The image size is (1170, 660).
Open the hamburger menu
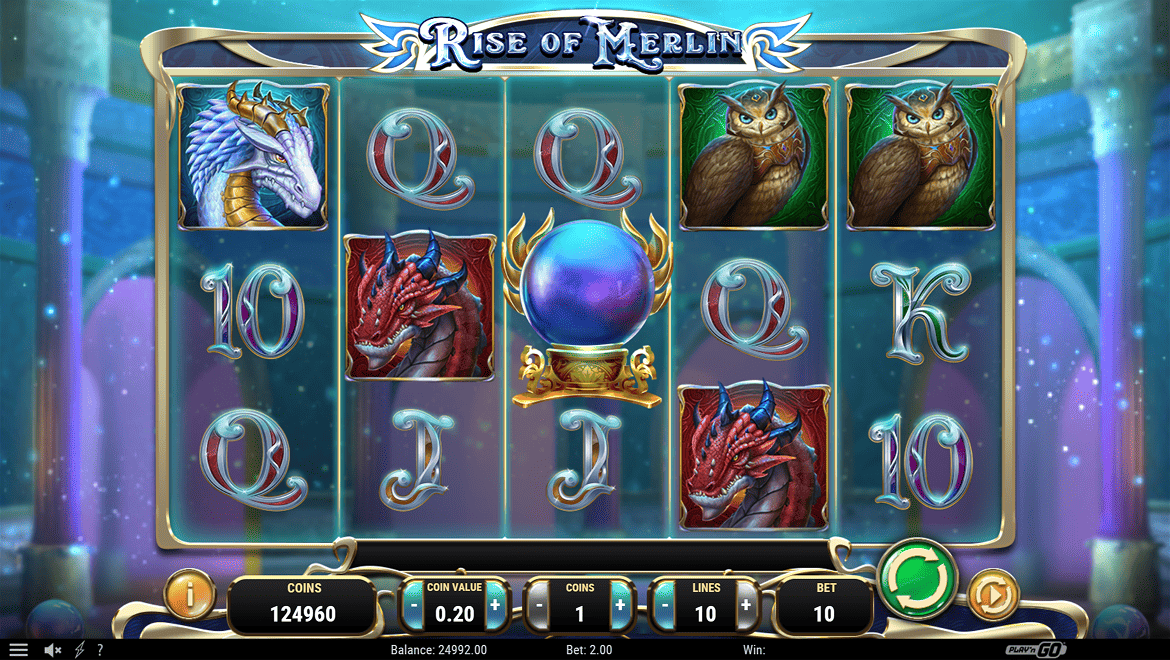pyautogui.click(x=18, y=650)
